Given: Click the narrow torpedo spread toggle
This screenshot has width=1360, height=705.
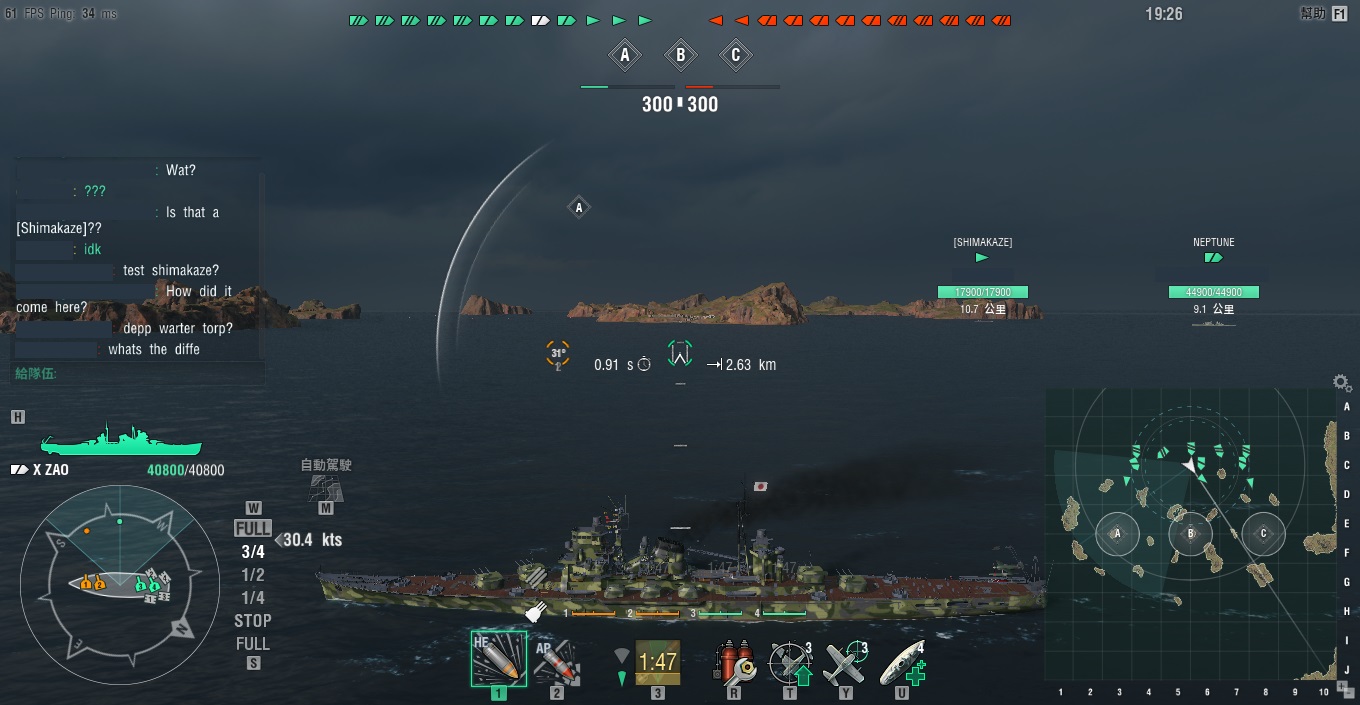Looking at the screenshot, I should coord(622,677).
